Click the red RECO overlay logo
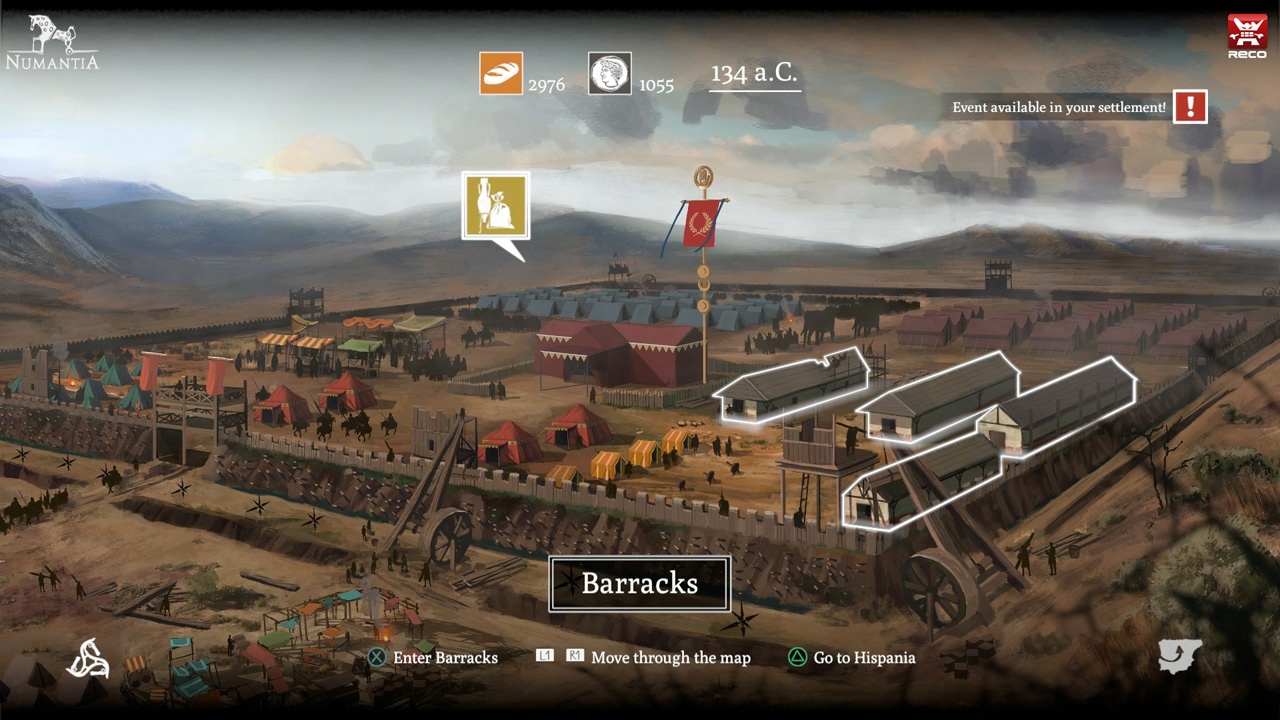This screenshot has height=720, width=1280. click(x=1247, y=37)
